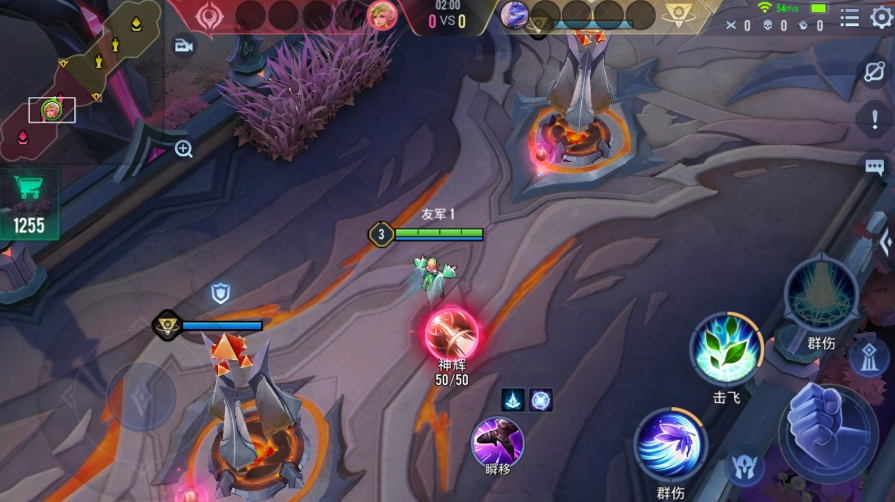The image size is (895, 502).
Task: Select the blue hero portrait on the top bar
Action: (x=514, y=15)
